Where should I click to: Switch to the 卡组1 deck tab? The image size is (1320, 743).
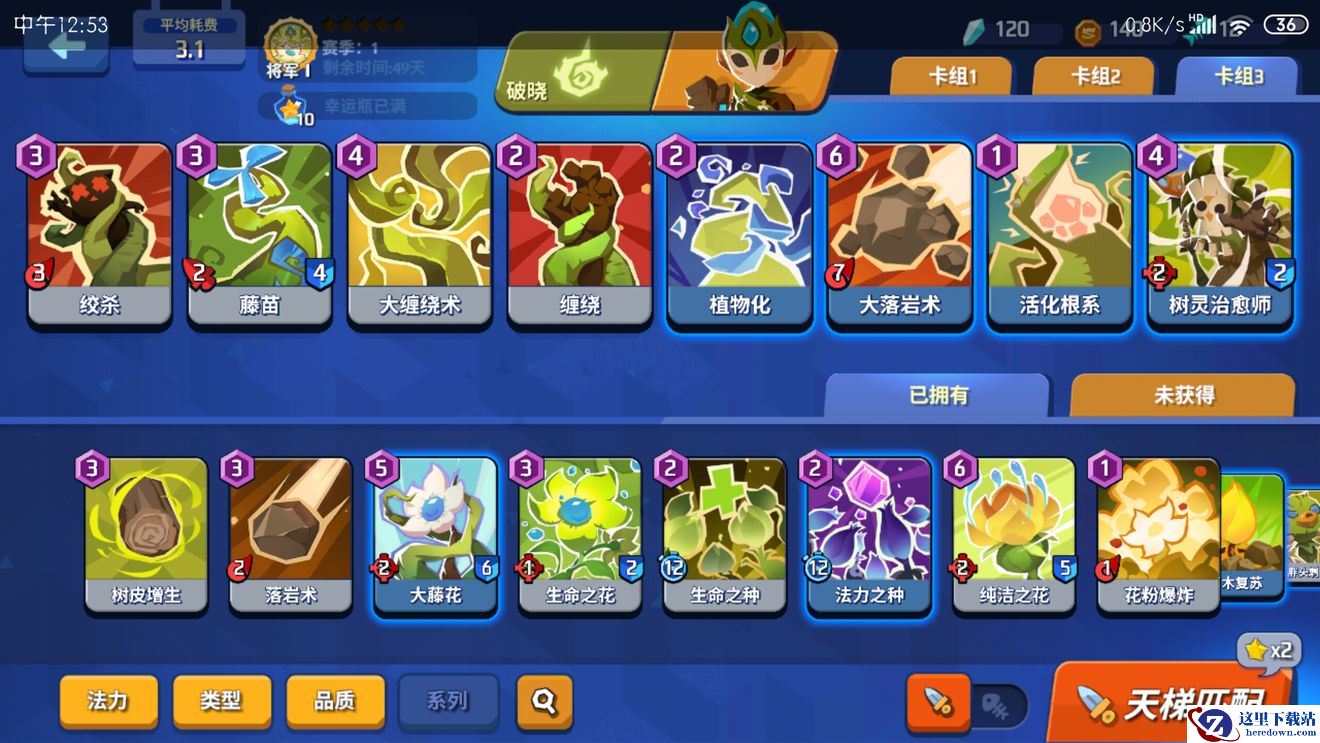tap(951, 77)
